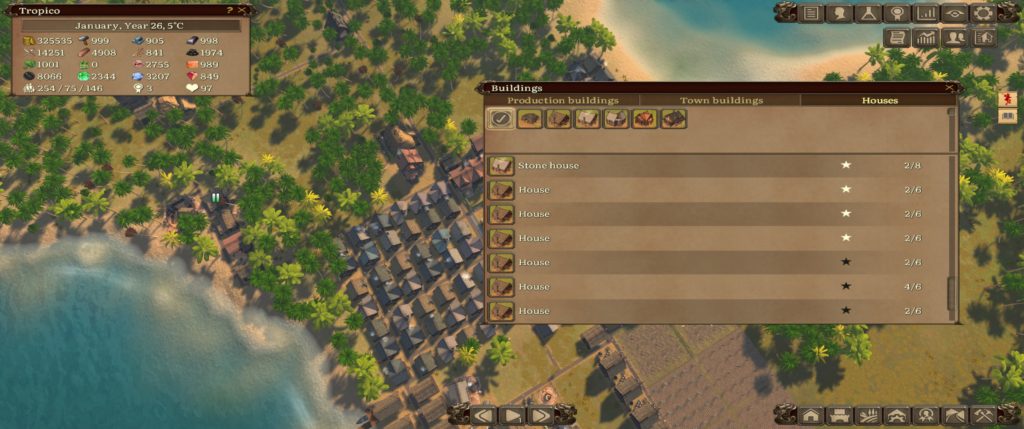
Task: Open the house build category
Action: [x=811, y=415]
